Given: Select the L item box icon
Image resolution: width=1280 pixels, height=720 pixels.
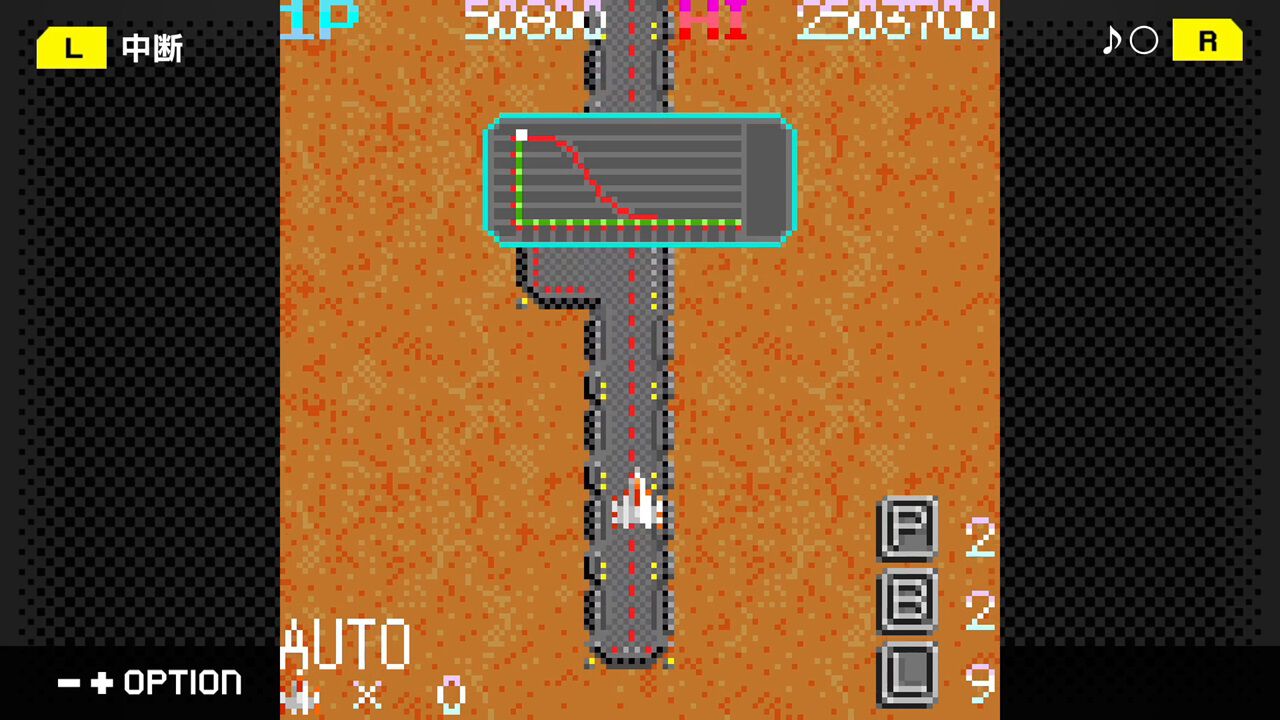Looking at the screenshot, I should click(x=908, y=675).
